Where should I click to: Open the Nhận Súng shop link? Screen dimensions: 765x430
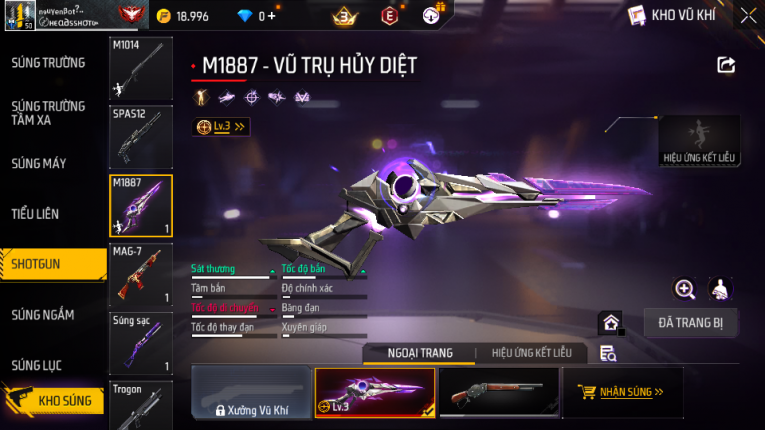click(622, 392)
